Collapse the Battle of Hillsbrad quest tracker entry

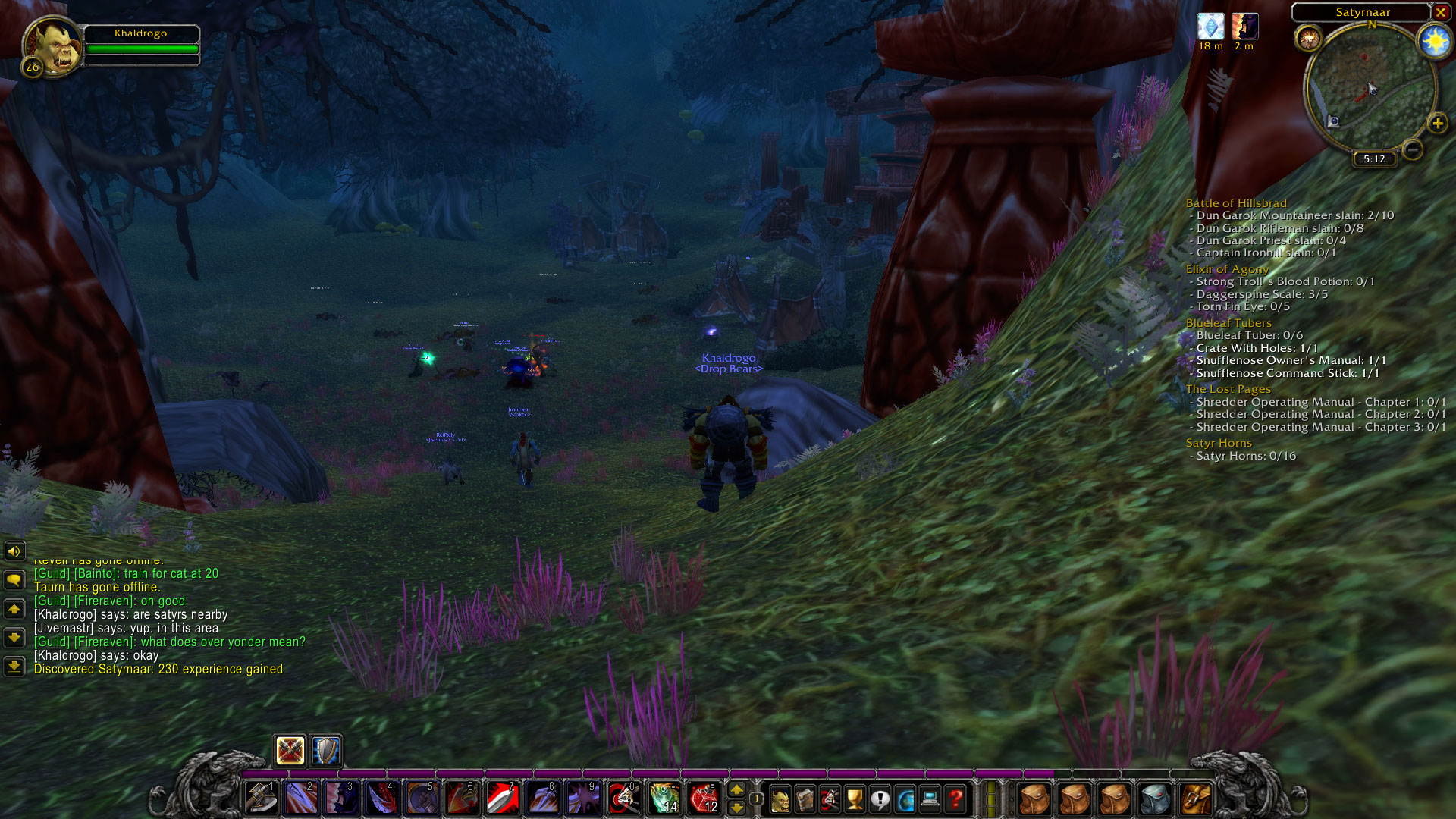point(1236,203)
